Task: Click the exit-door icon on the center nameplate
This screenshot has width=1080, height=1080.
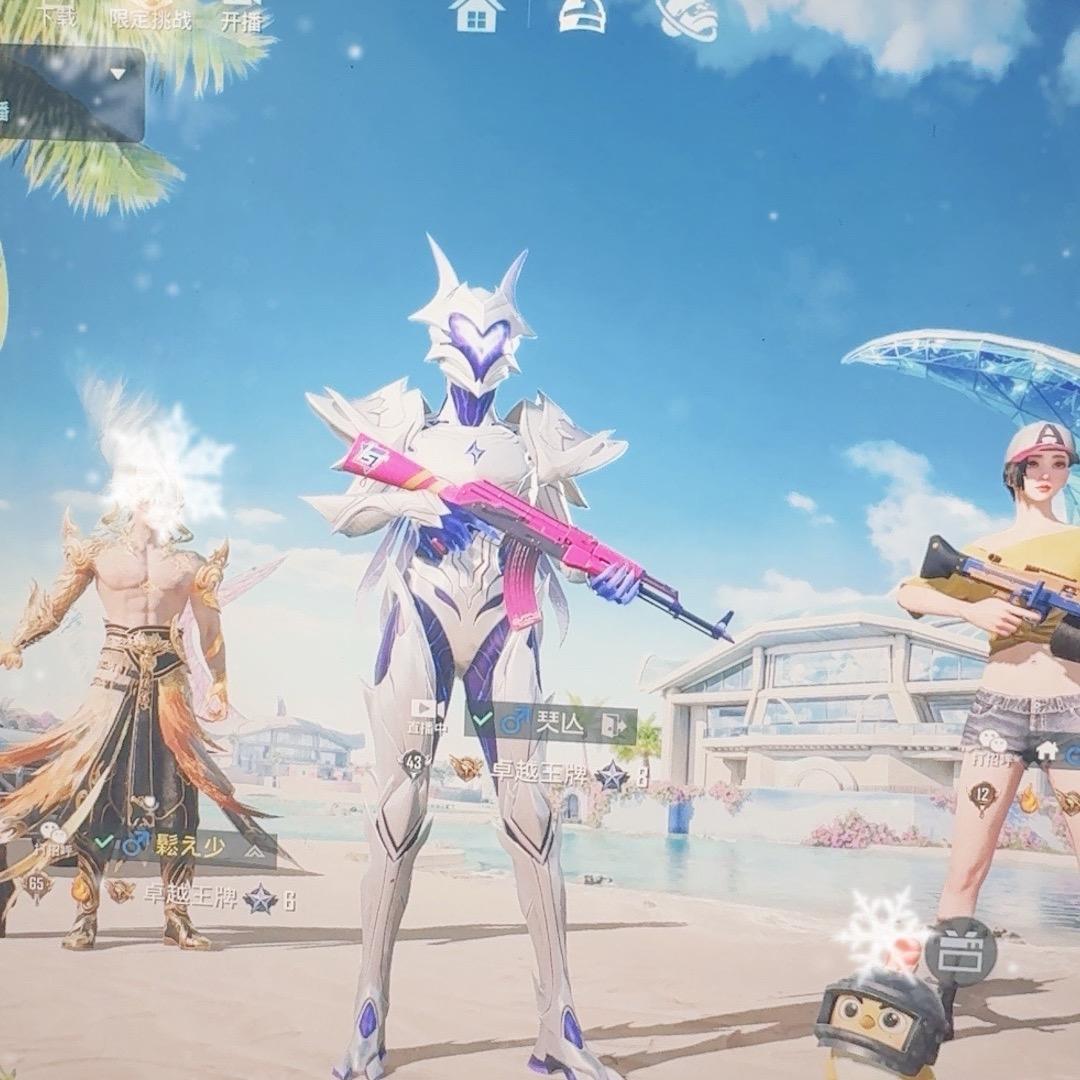Action: click(x=613, y=722)
